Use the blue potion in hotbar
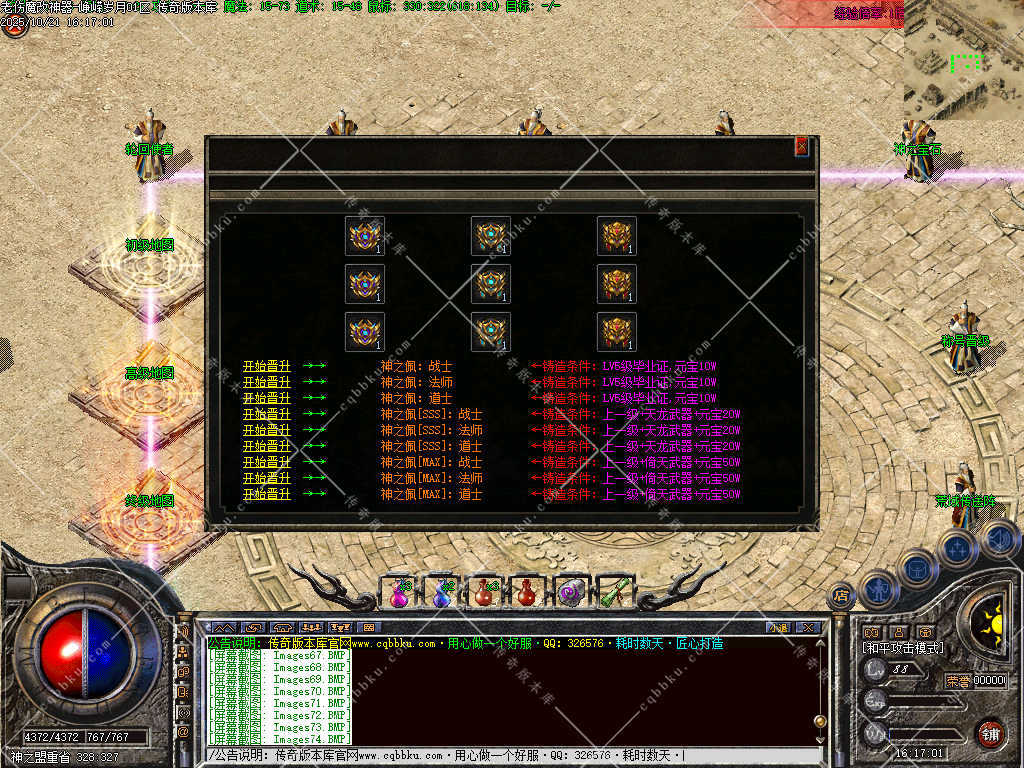The height and width of the screenshot is (768, 1024). (441, 592)
